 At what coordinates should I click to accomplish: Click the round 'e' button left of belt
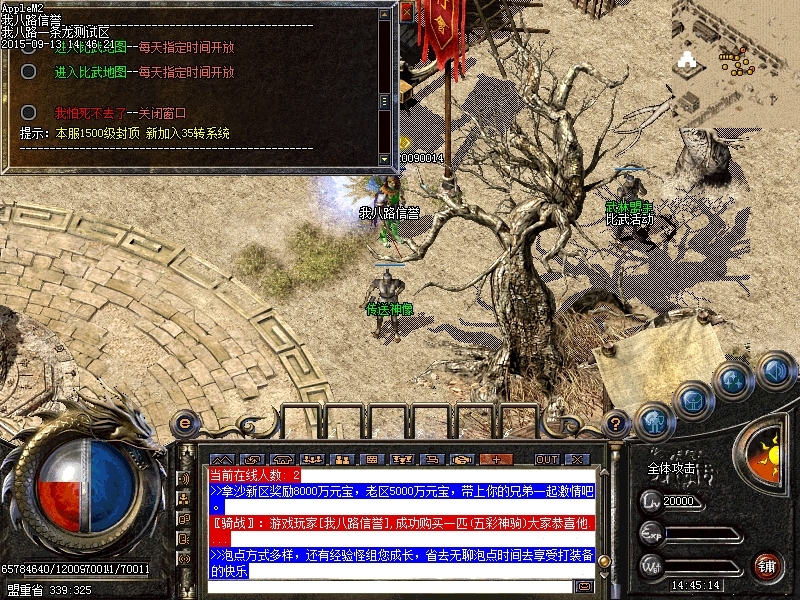tap(184, 423)
